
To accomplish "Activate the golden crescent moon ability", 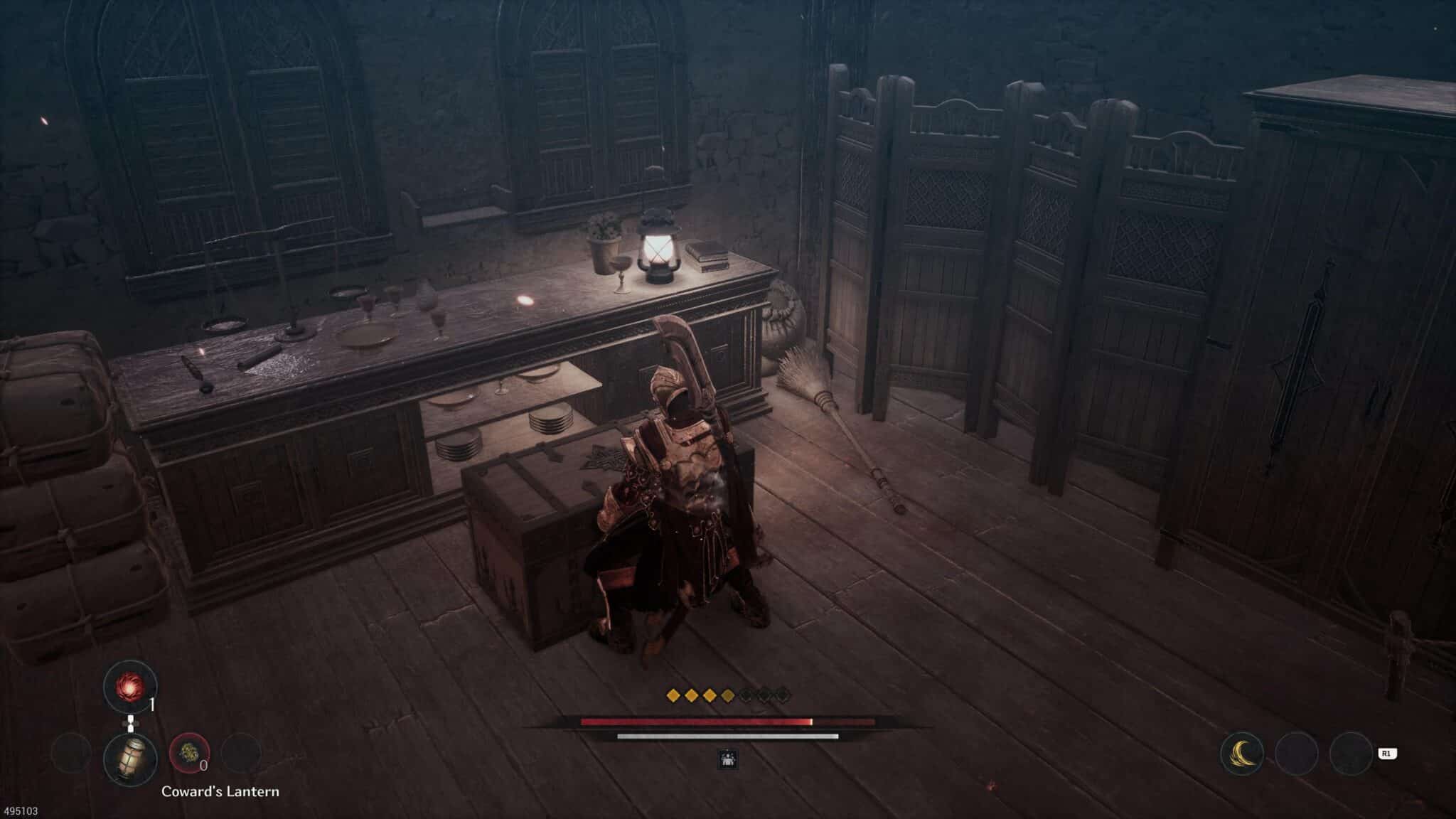I will coord(1241,754).
